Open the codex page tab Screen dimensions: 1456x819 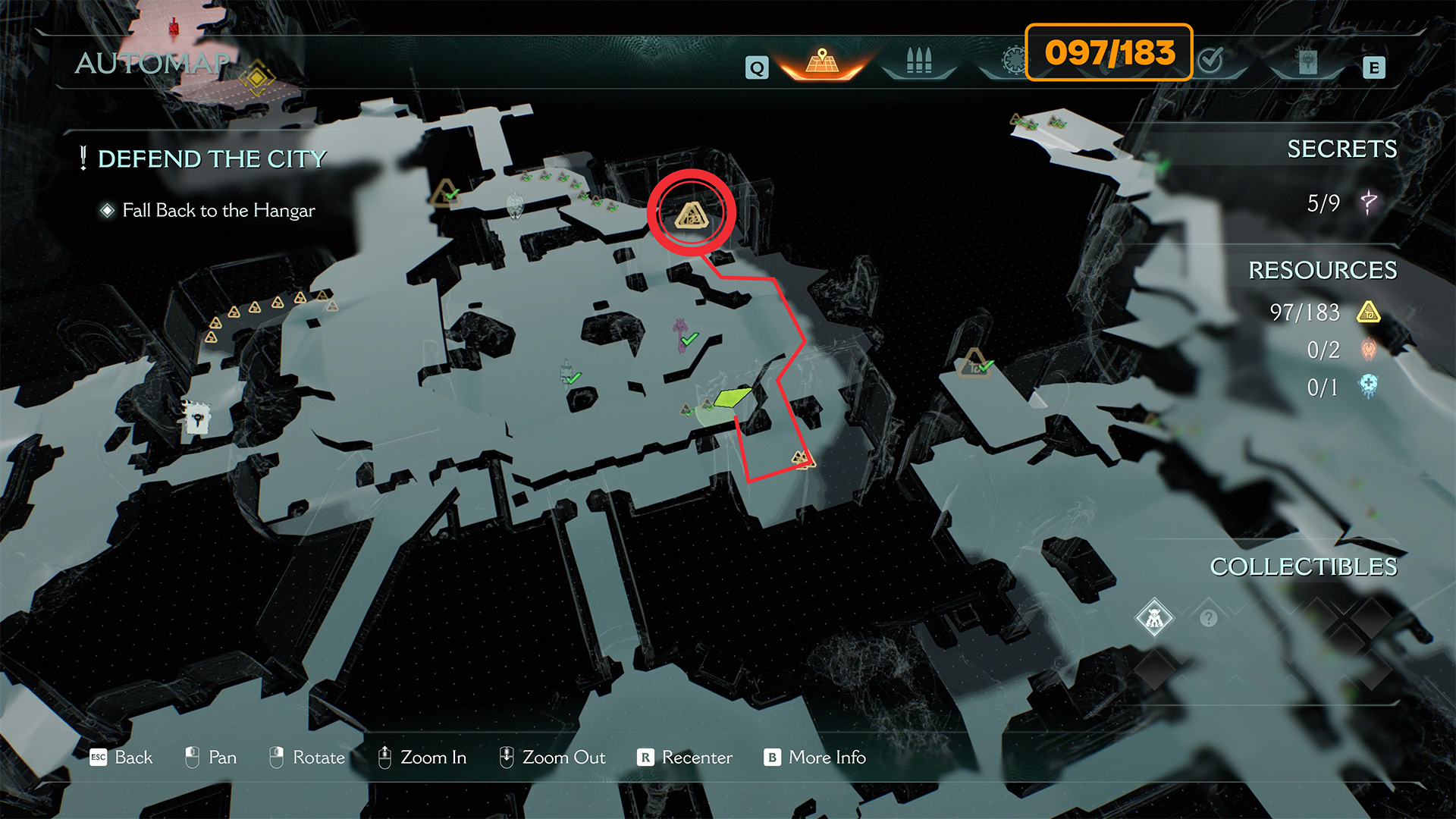1307,62
